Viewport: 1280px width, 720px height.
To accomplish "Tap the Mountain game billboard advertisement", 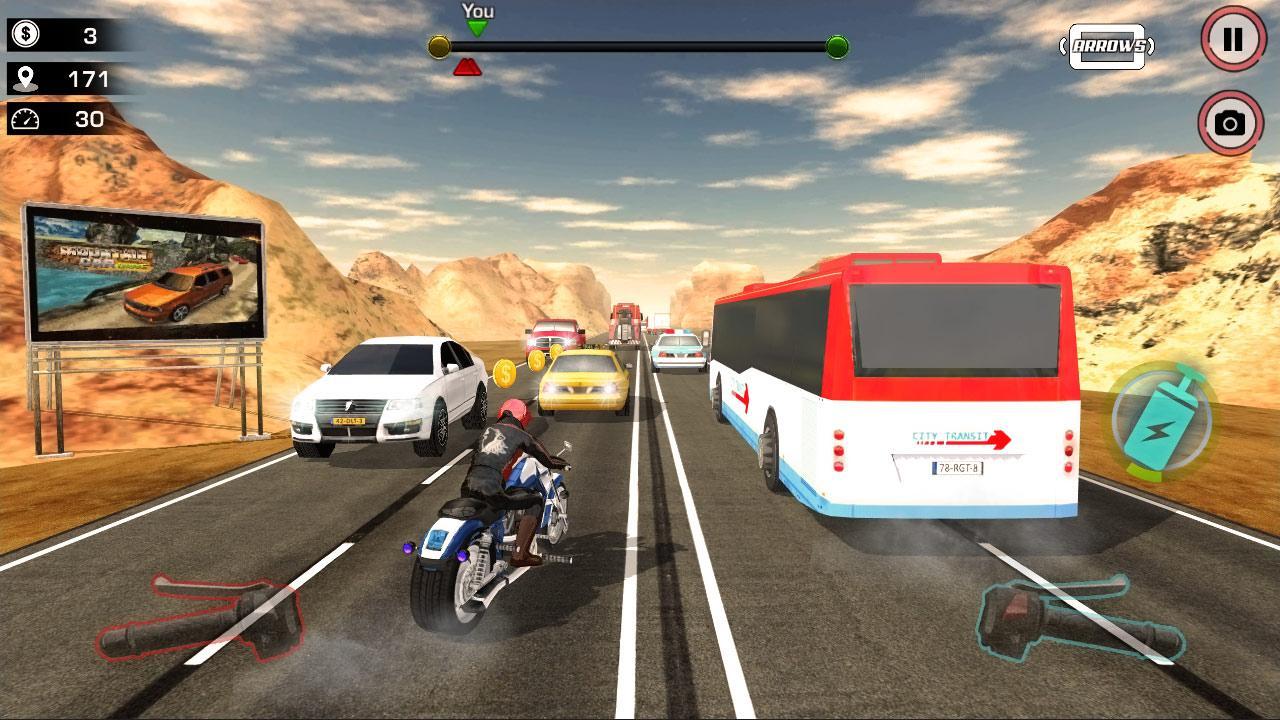I will tap(145, 270).
